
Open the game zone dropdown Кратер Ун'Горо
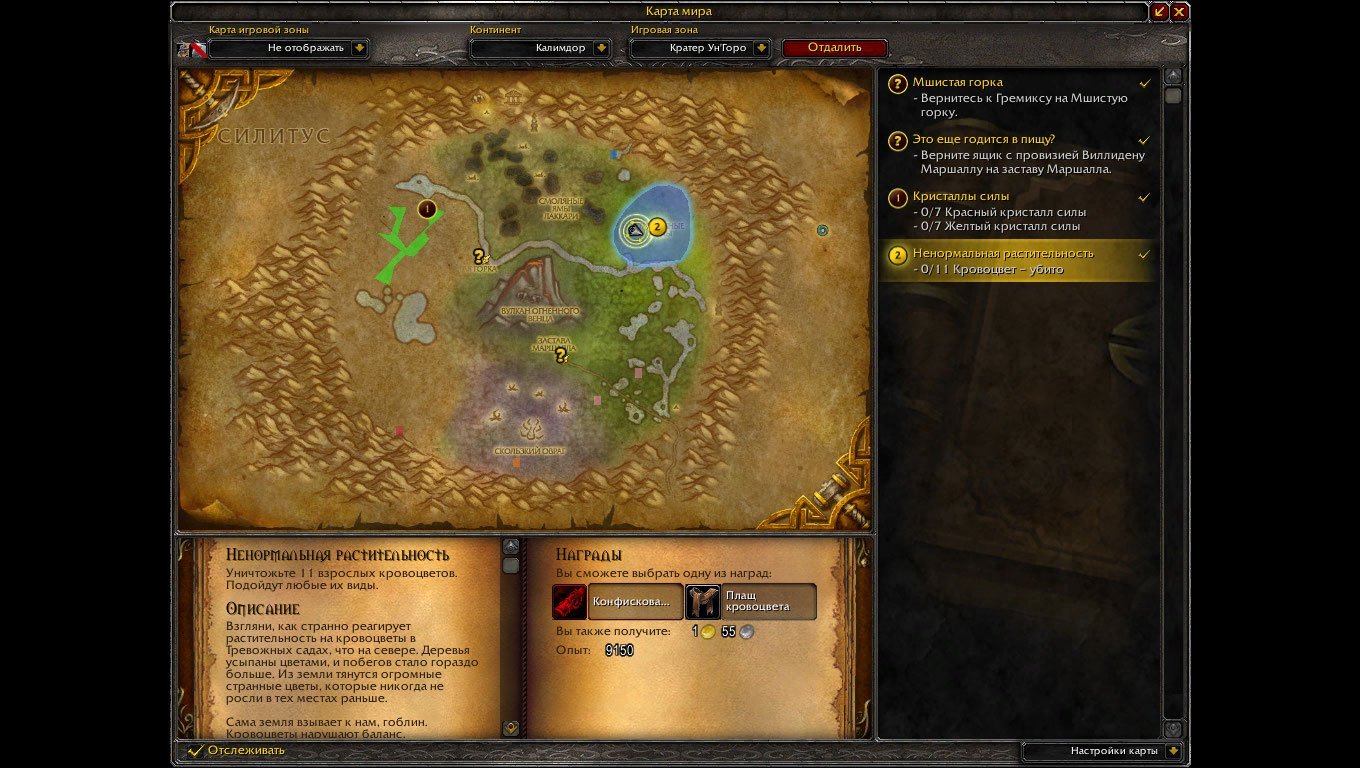(x=762, y=47)
